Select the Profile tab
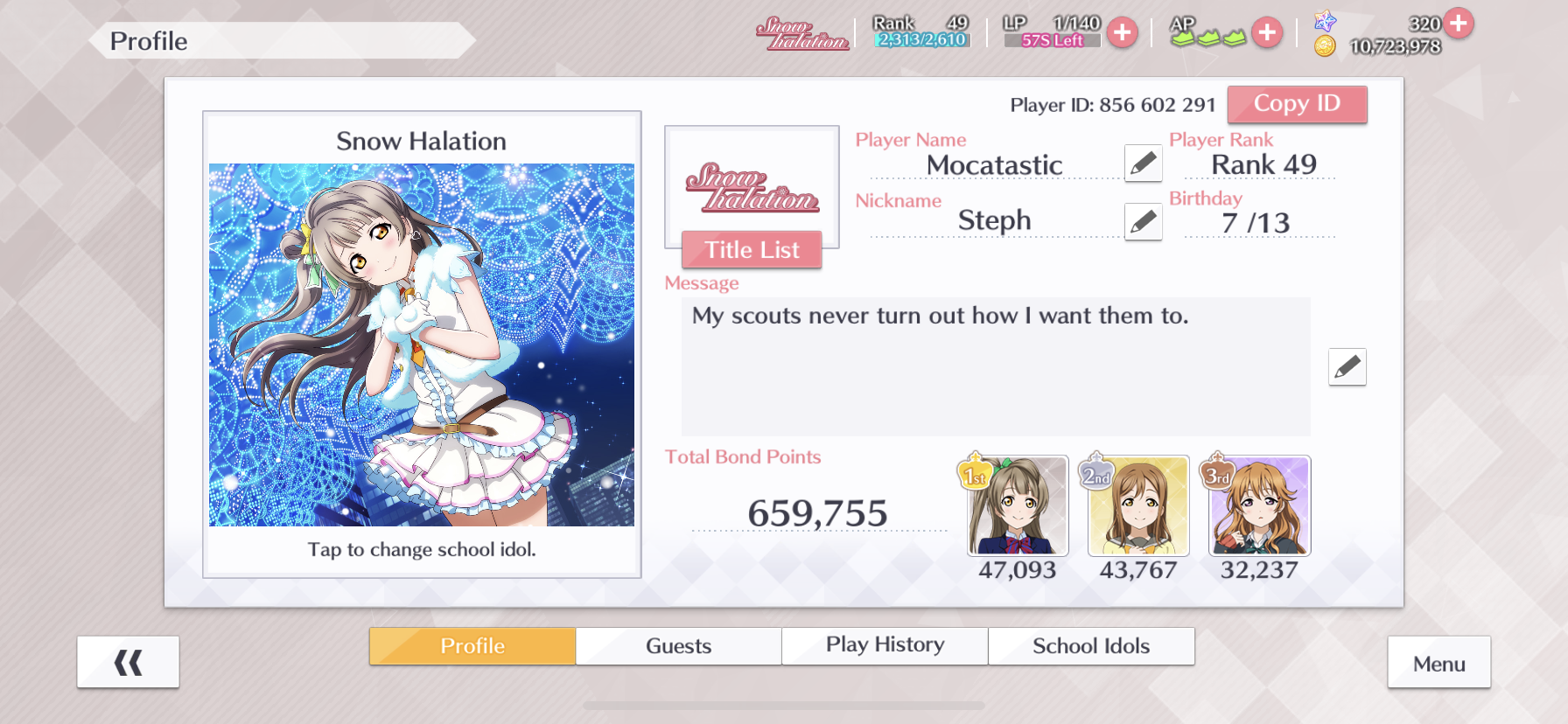This screenshot has width=1568, height=724. pos(472,646)
